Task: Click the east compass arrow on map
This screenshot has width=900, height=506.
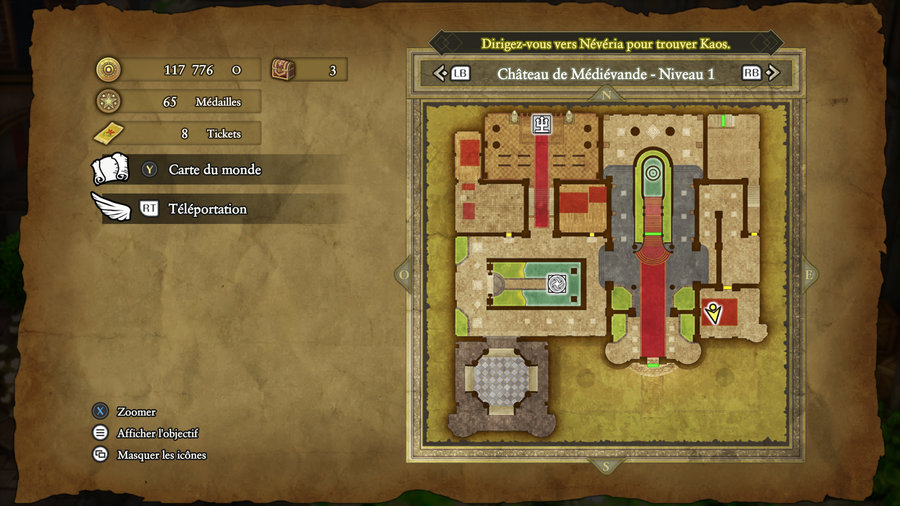Action: [807, 274]
